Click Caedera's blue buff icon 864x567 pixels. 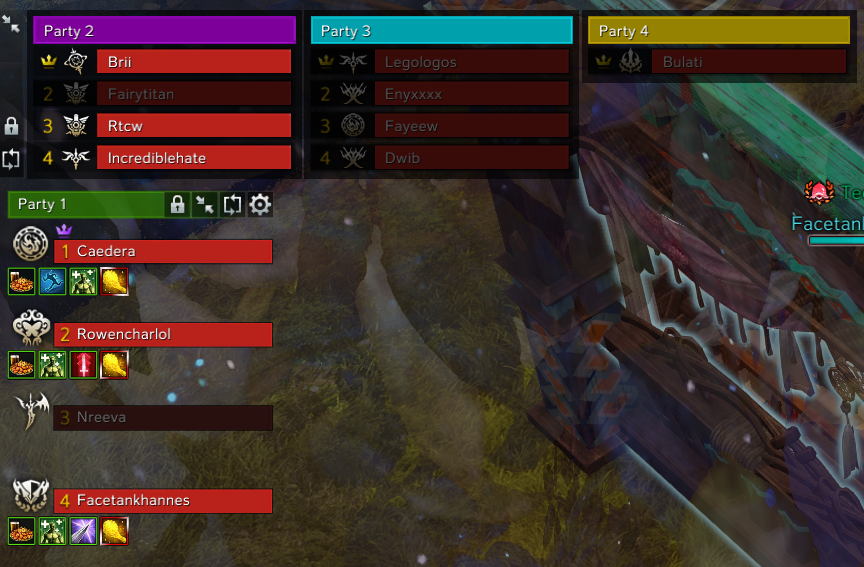(52, 283)
